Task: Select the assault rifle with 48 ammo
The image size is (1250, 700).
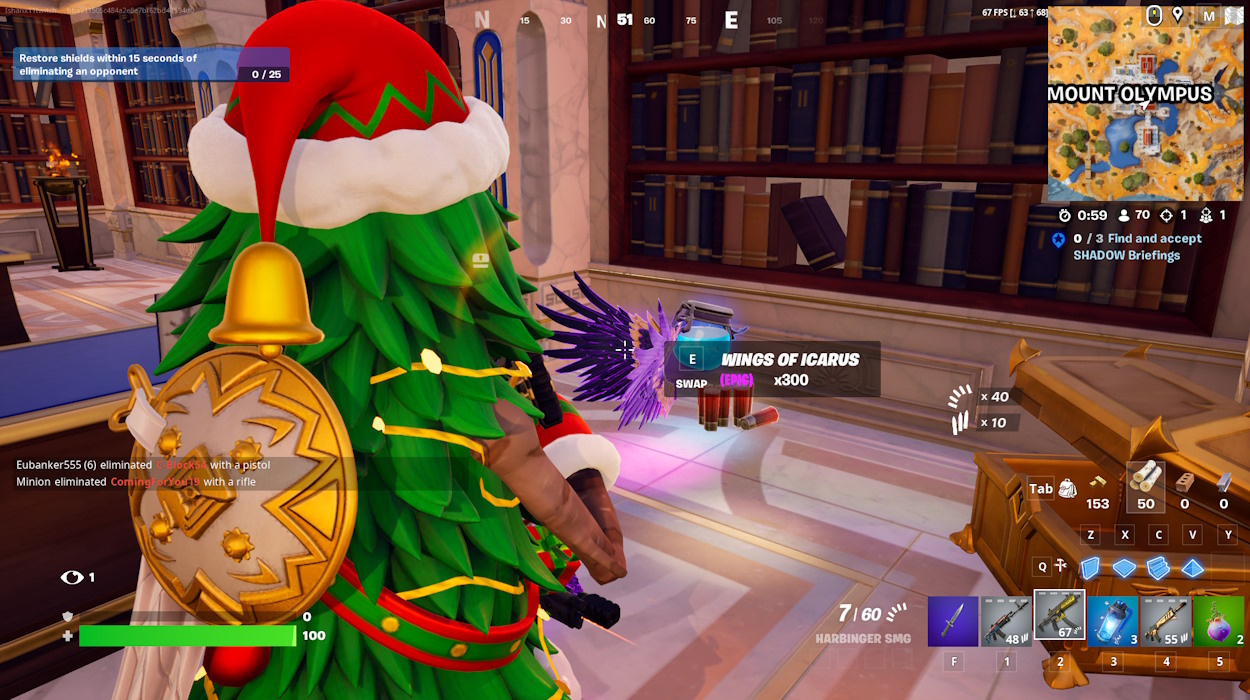Action: click(x=1006, y=621)
